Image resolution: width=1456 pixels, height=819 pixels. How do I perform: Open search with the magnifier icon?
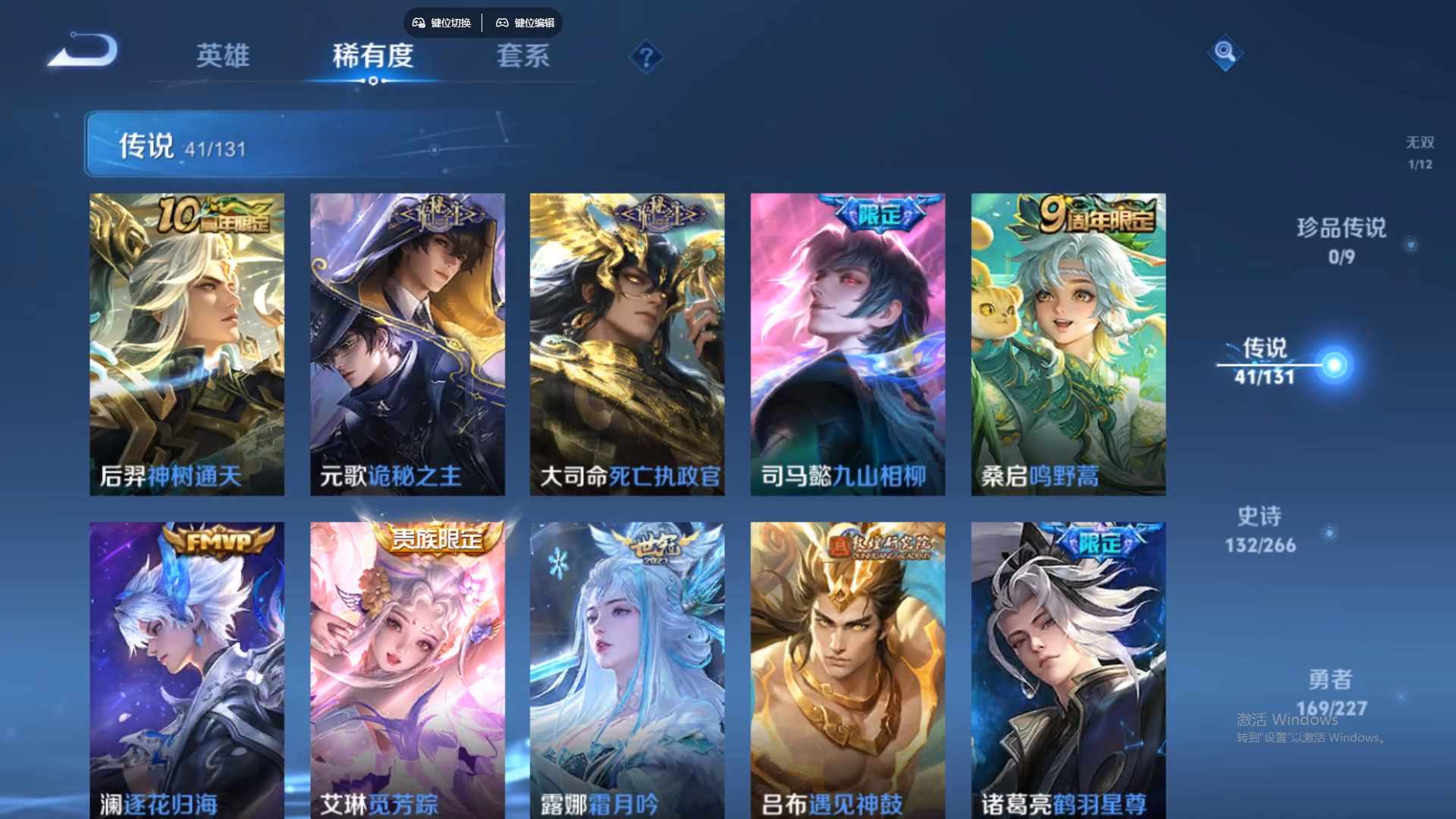(1224, 54)
